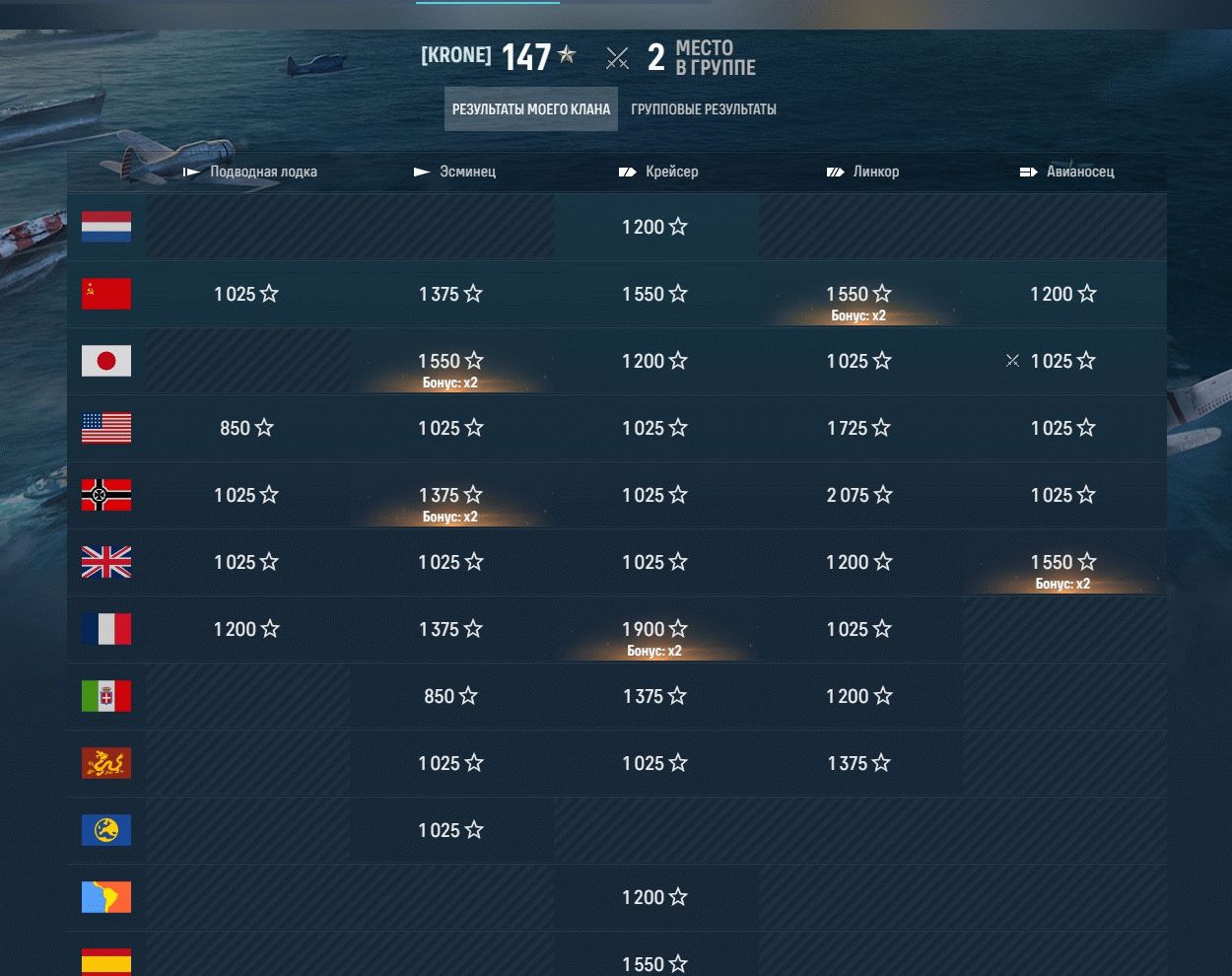Open the German battleship 2 075 cell
The height and width of the screenshot is (976, 1232).
[x=858, y=495]
